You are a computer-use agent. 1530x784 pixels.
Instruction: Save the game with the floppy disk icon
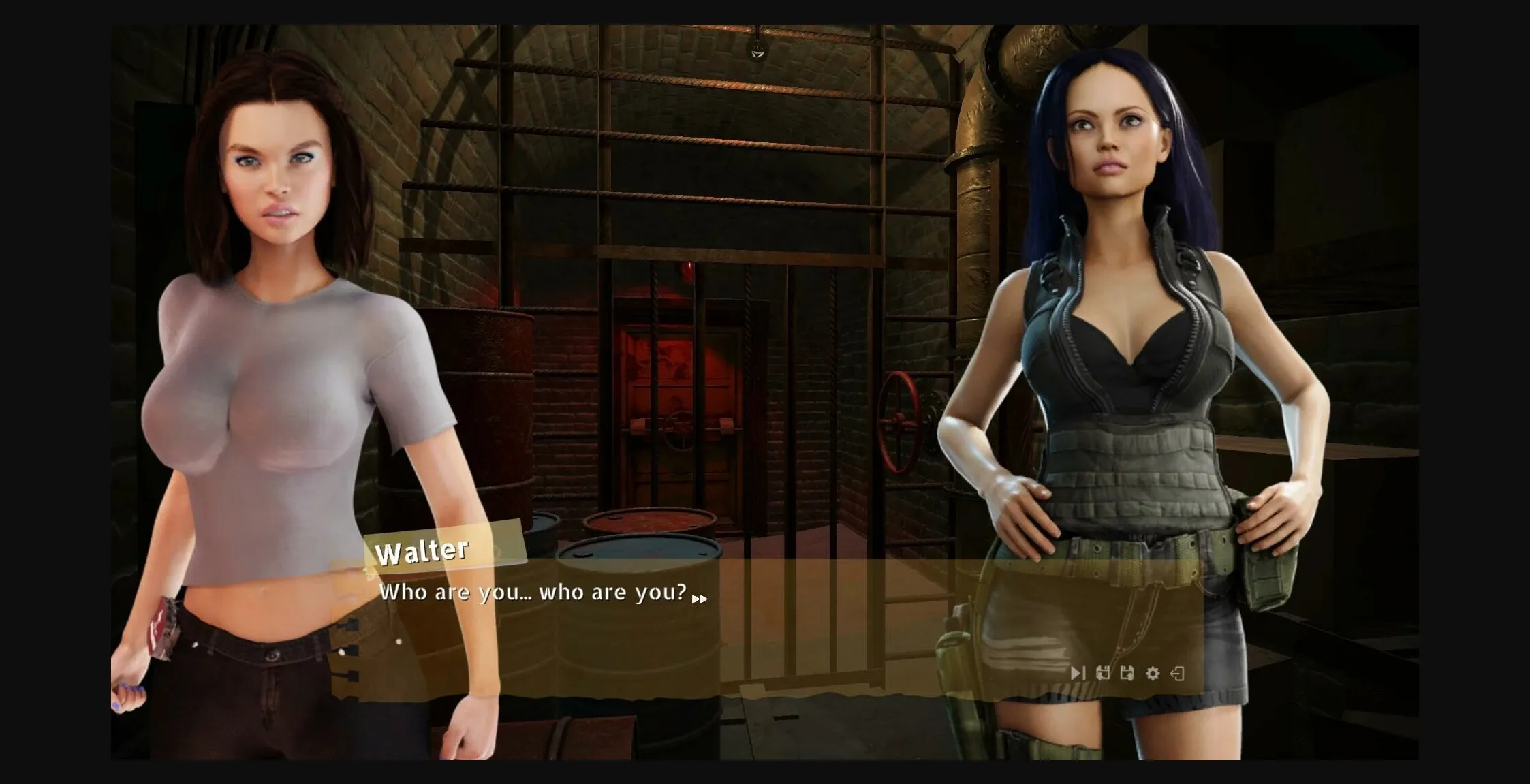1127,672
